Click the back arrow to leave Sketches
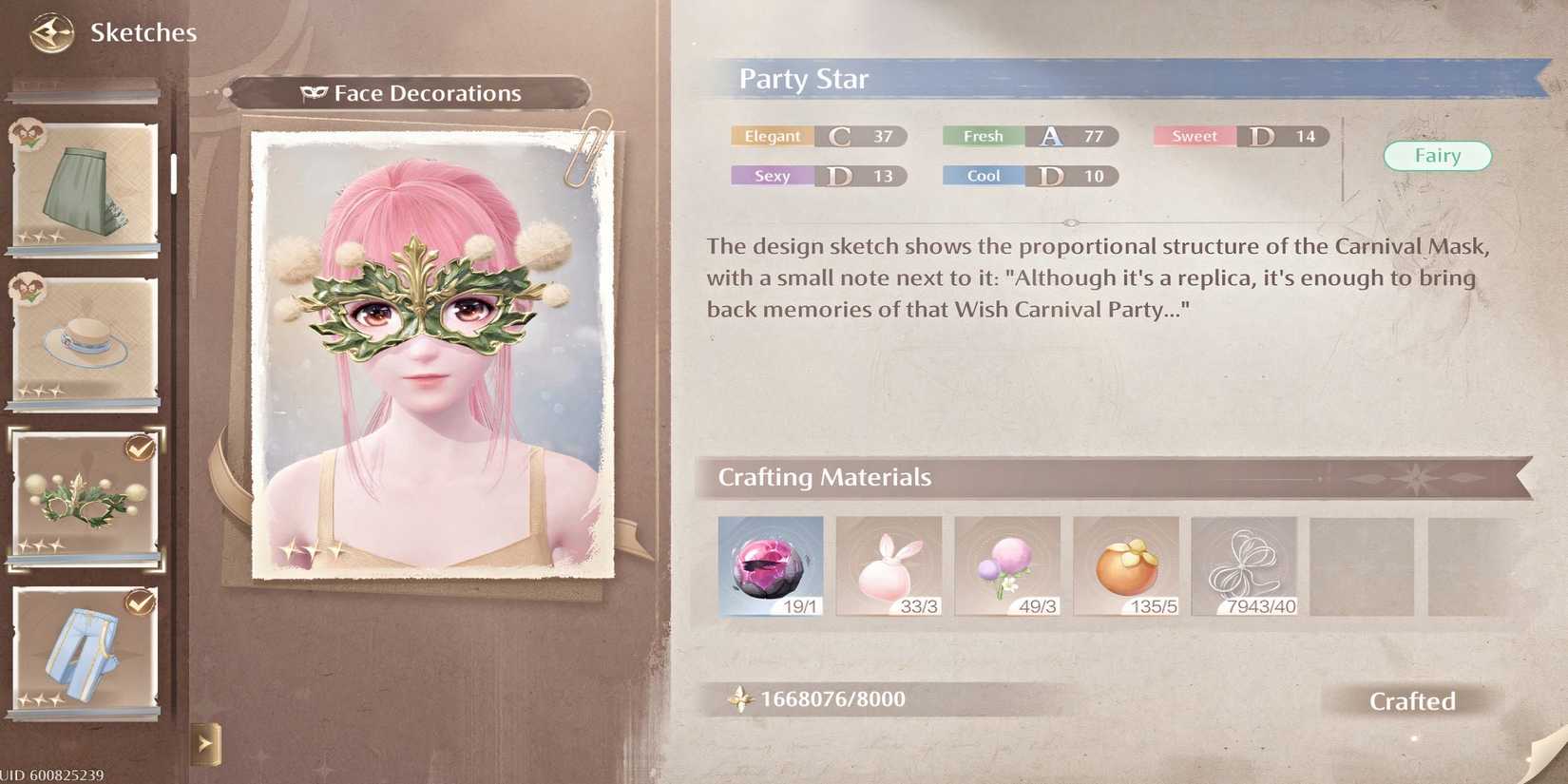The height and width of the screenshot is (784, 1568). pos(54,31)
